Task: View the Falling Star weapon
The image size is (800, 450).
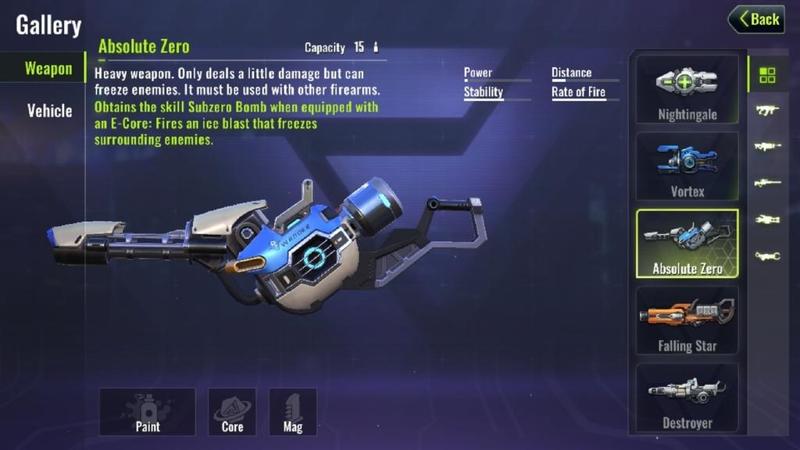Action: point(687,320)
